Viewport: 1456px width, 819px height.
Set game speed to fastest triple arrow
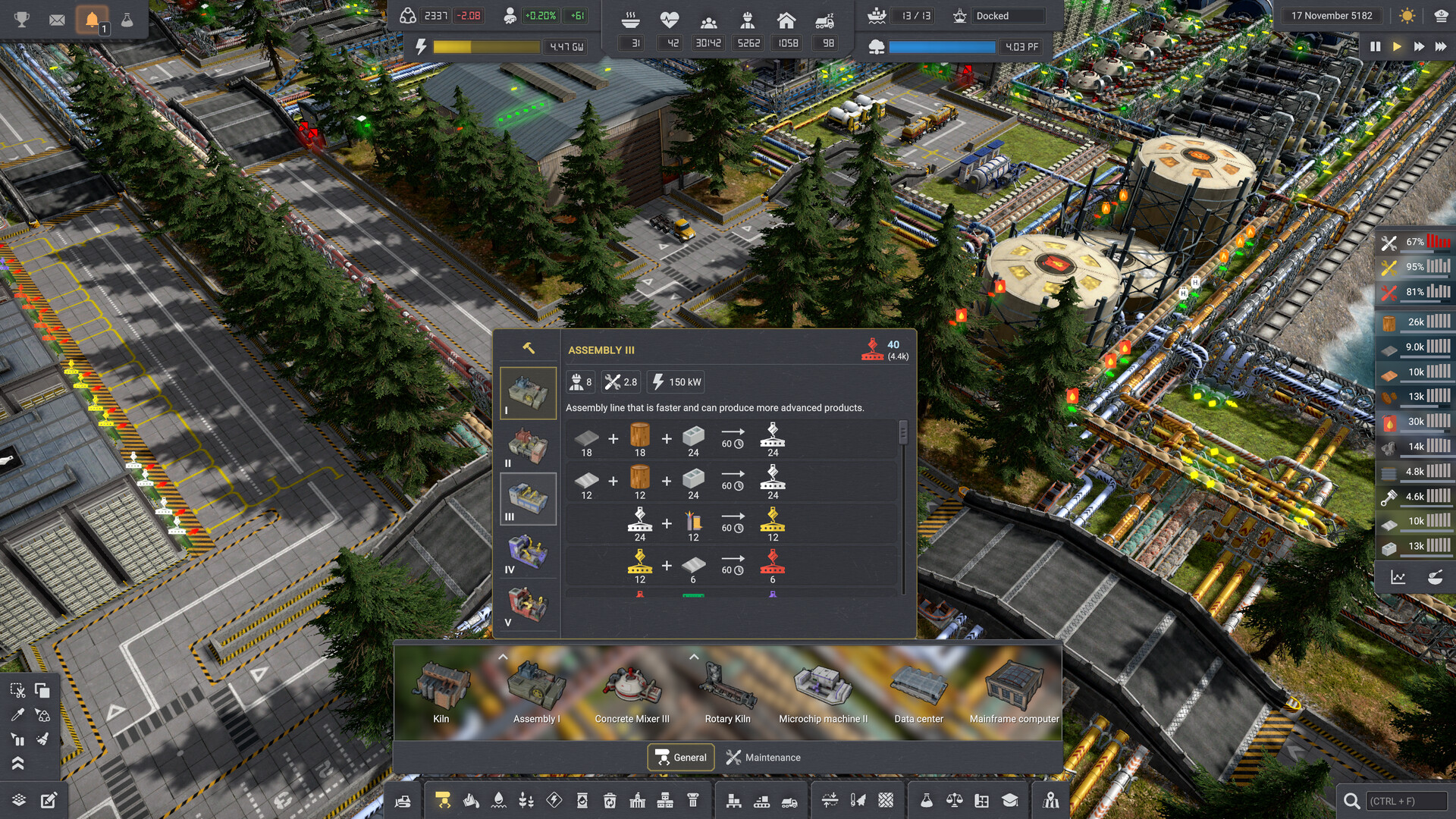(1440, 47)
